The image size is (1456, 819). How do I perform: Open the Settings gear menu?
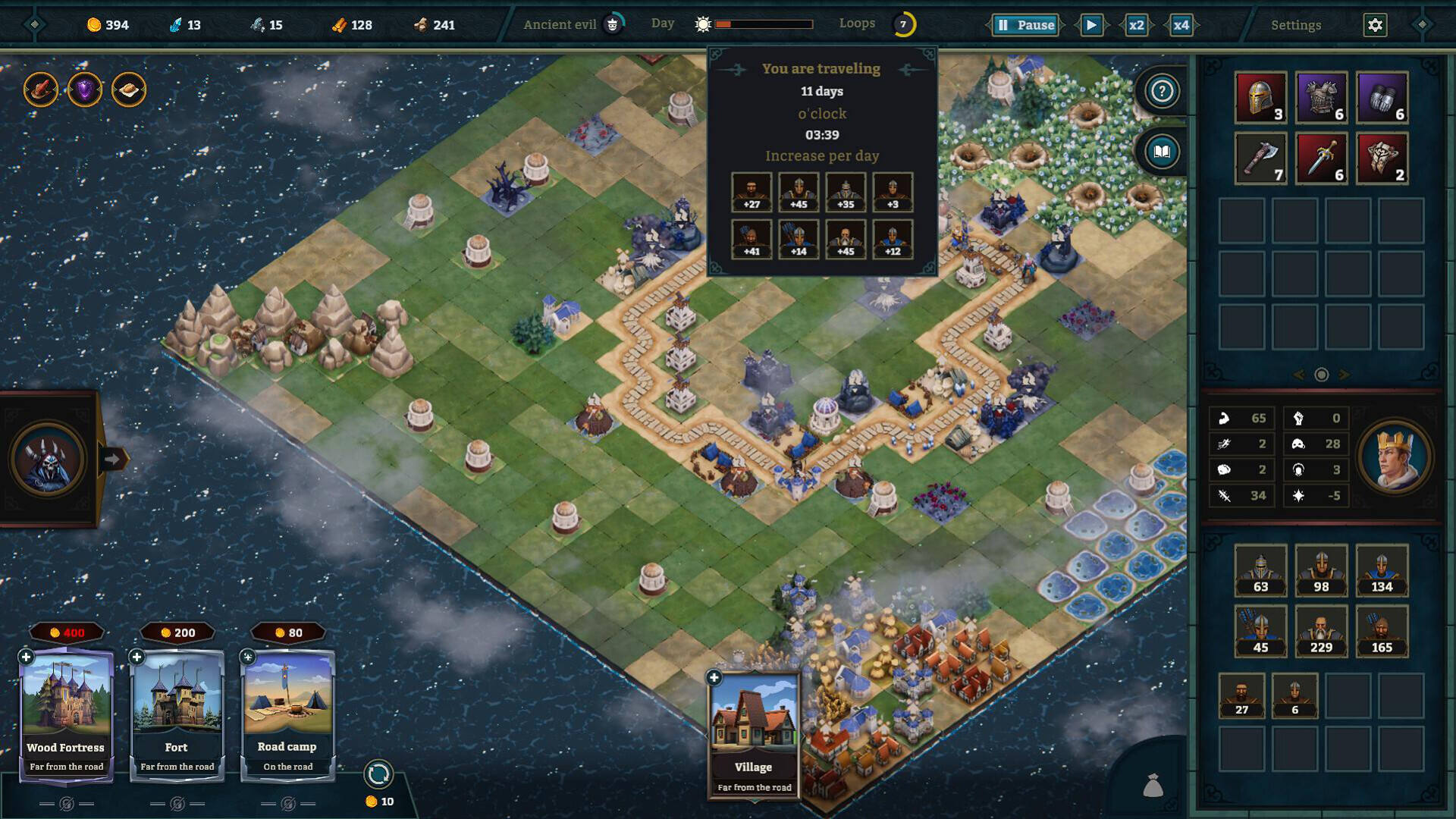tap(1375, 25)
